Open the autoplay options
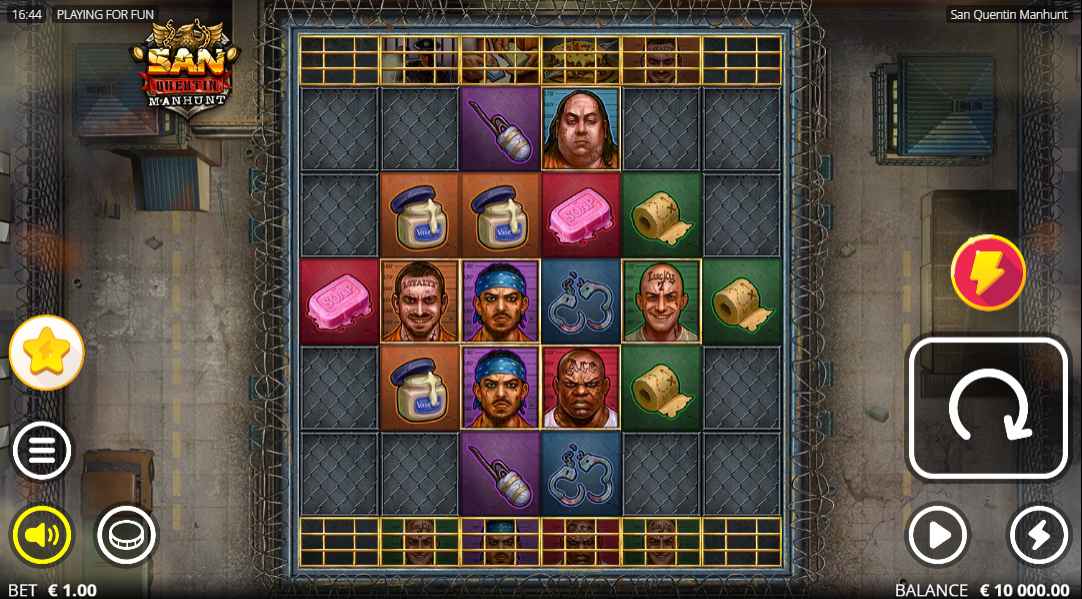The width and height of the screenshot is (1082, 599). [938, 536]
